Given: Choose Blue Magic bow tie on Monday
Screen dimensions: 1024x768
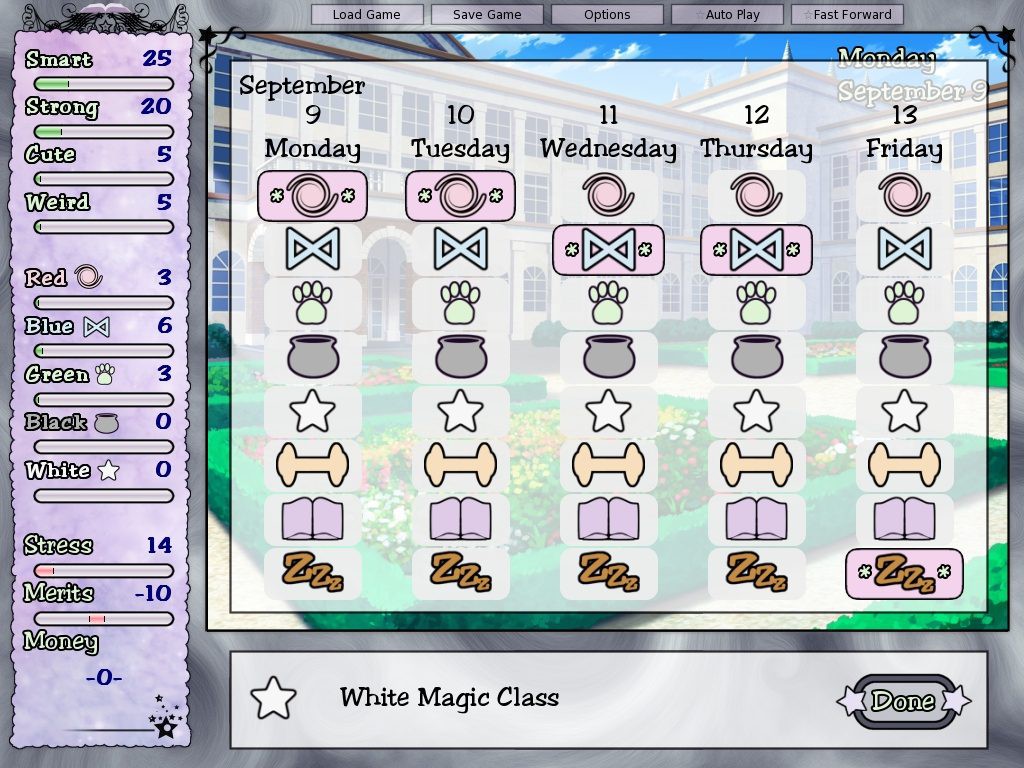Looking at the screenshot, I should [313, 249].
